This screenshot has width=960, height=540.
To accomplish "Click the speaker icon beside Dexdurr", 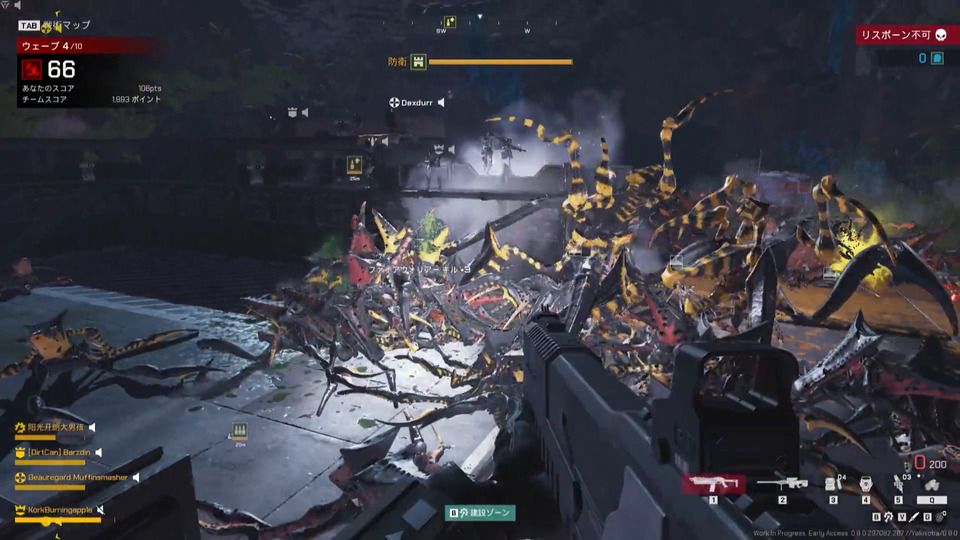I will [441, 102].
